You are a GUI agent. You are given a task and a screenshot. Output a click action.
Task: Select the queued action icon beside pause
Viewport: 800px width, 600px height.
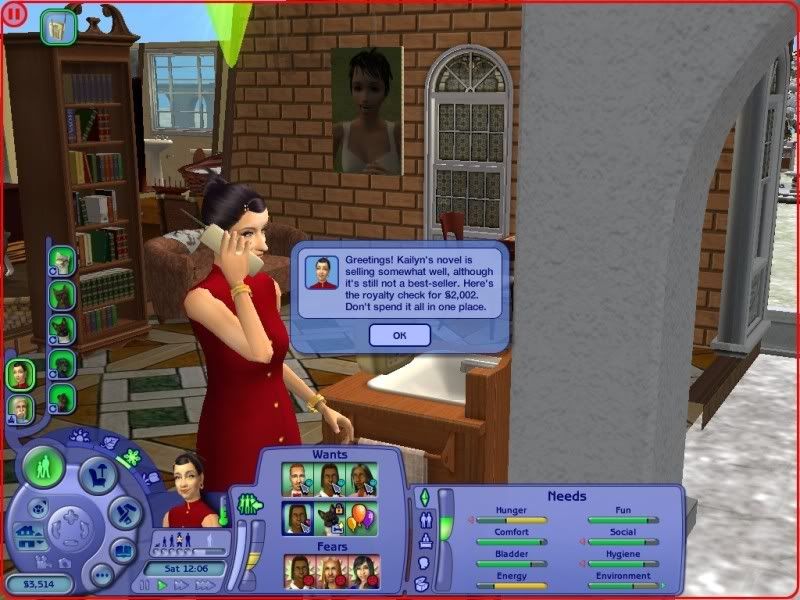[58, 26]
